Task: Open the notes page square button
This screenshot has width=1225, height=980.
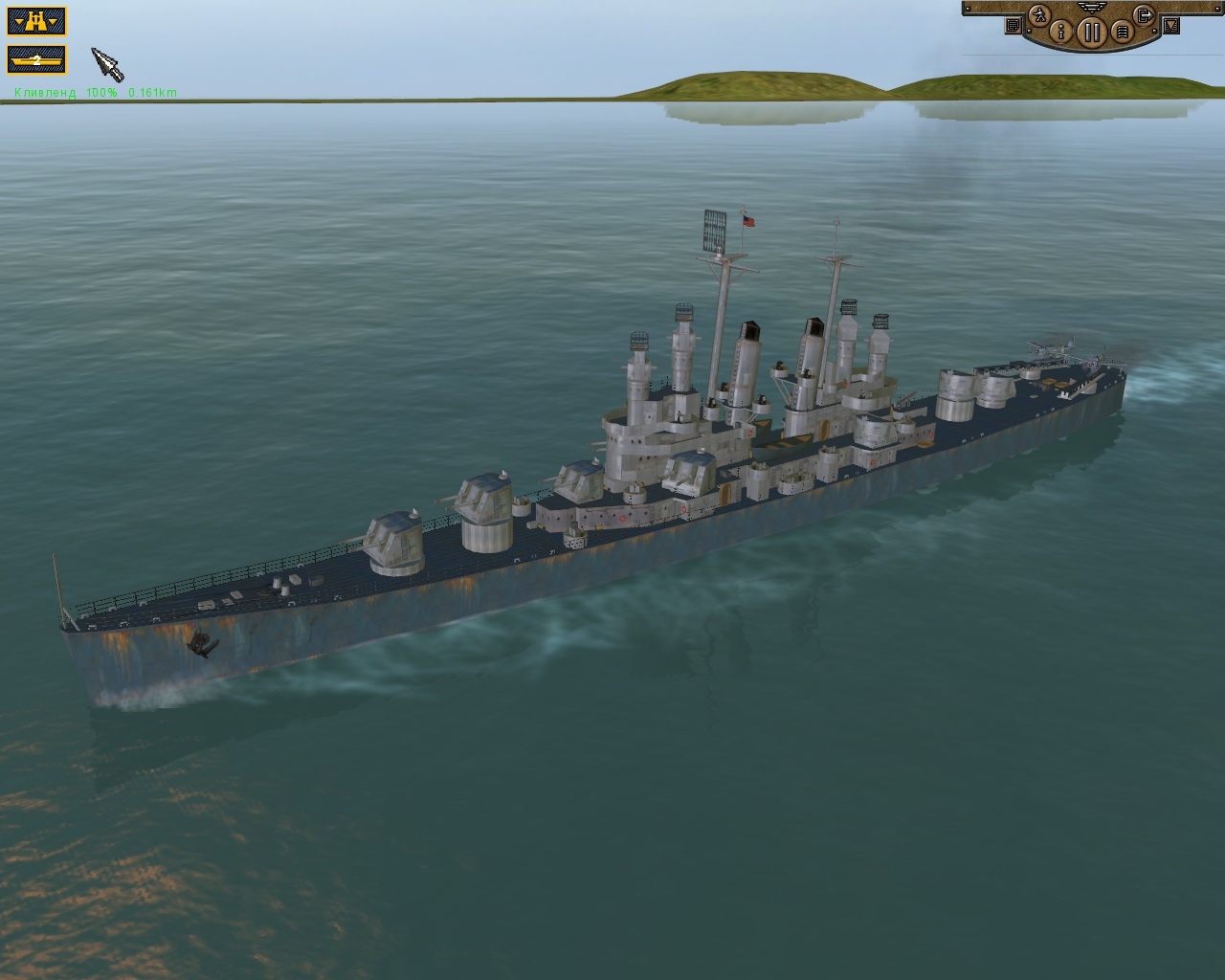Action: [x=1013, y=27]
